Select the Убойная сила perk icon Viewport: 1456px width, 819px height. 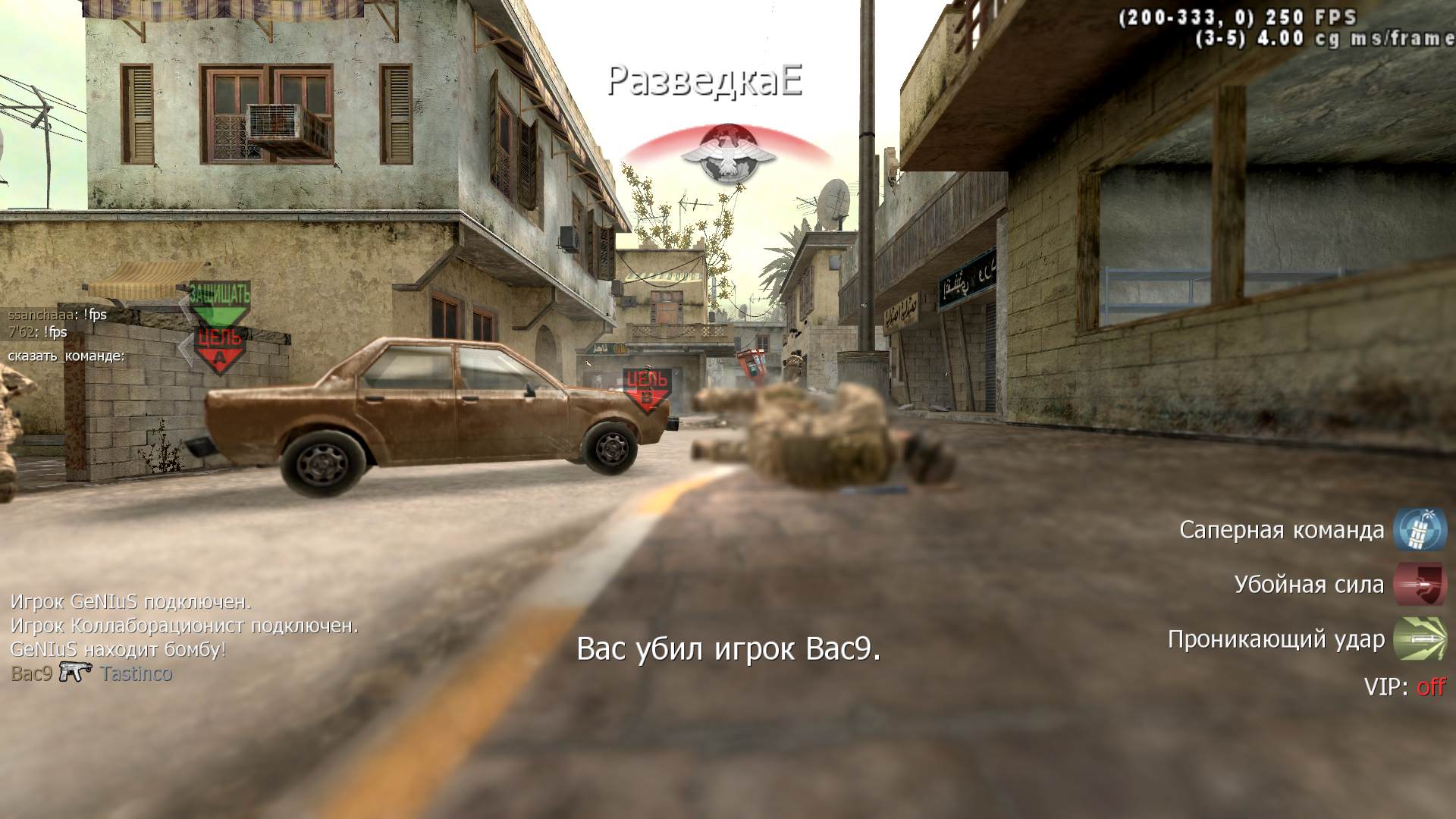[x=1420, y=585]
